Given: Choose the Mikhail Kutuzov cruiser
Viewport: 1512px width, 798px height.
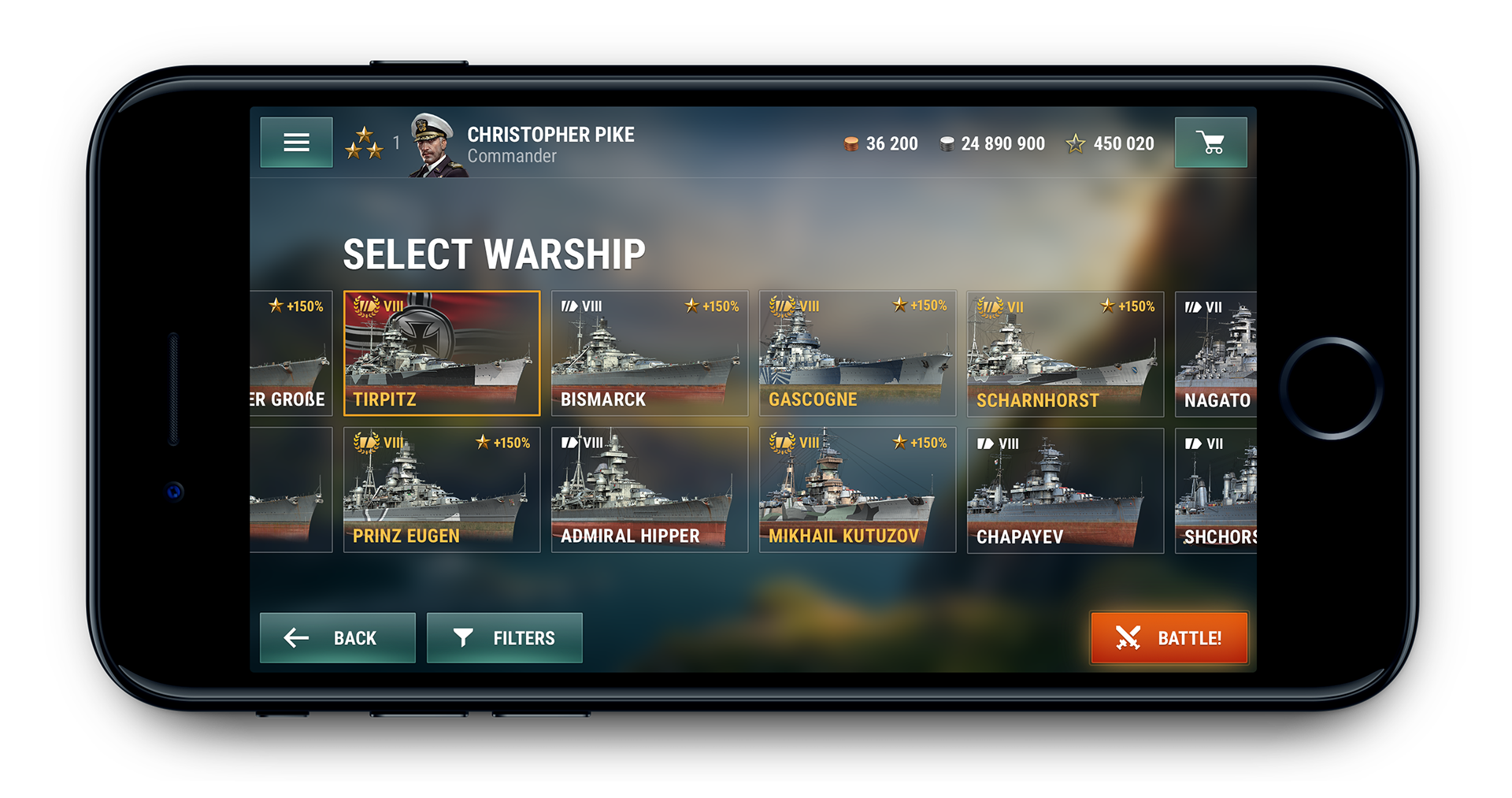Looking at the screenshot, I should pos(858,489).
